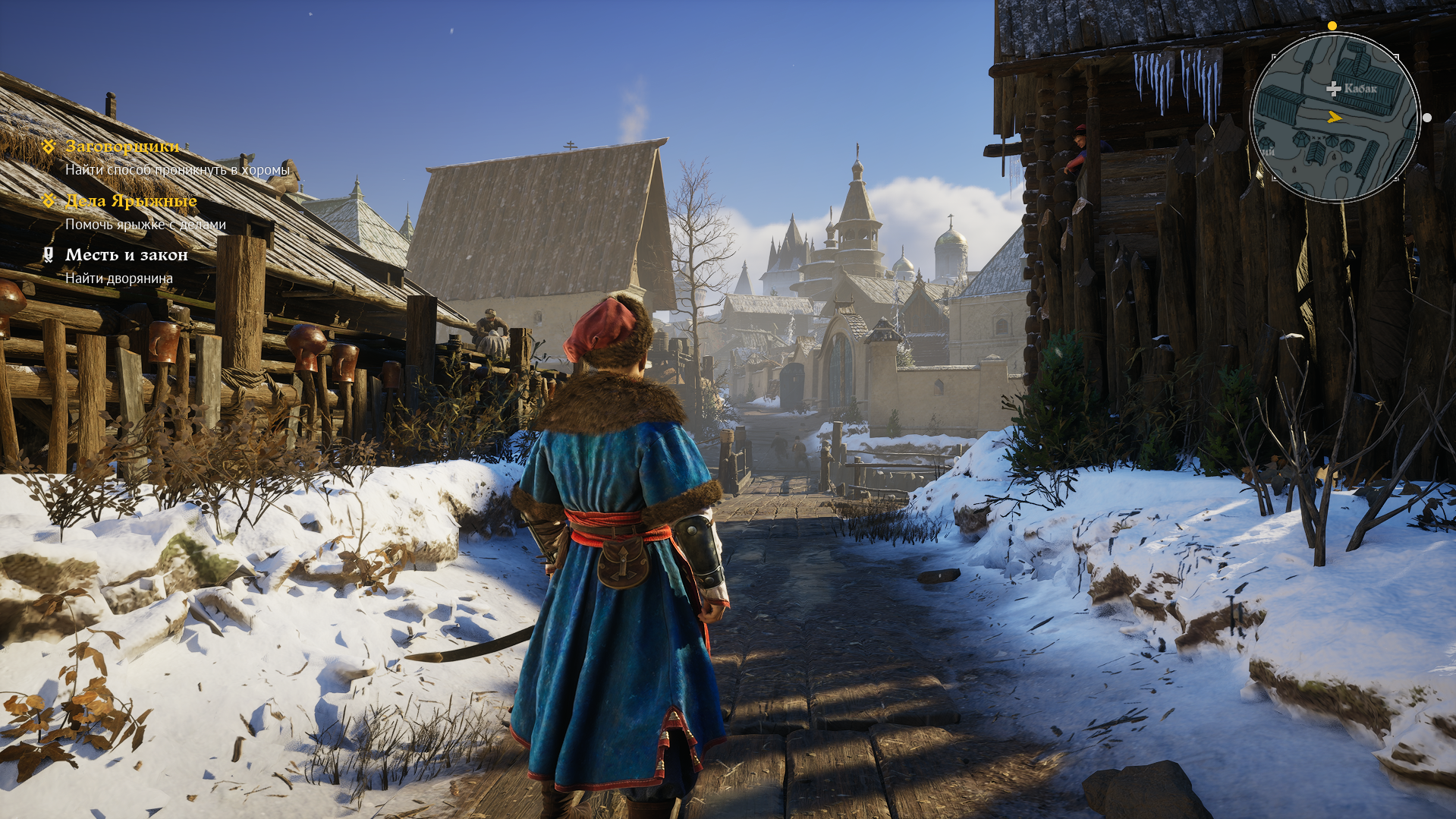
Task: Select the Дела Ярыжные quest entry
Action: tap(131, 201)
